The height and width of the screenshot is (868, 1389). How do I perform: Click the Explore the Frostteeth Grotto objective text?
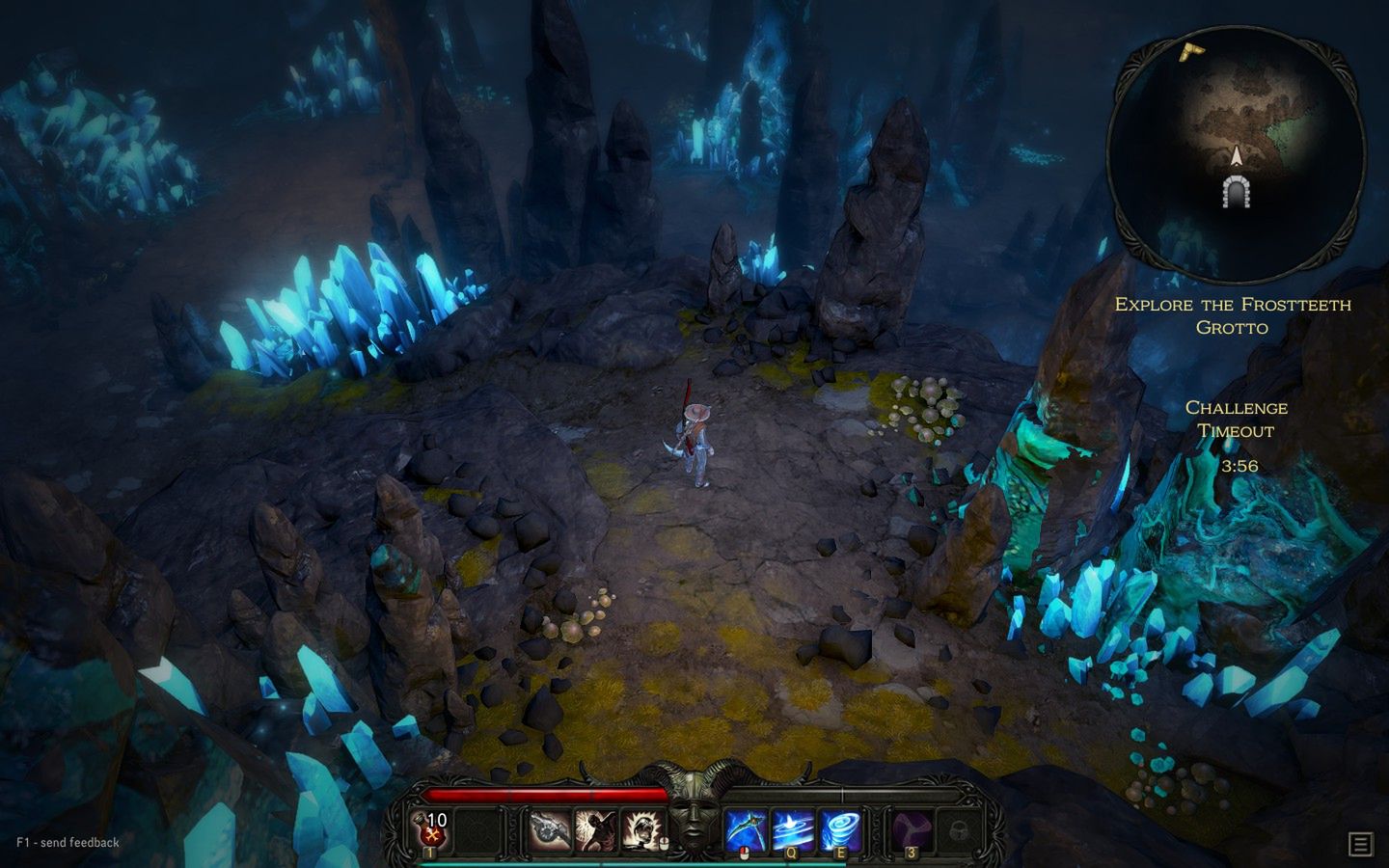point(1234,316)
